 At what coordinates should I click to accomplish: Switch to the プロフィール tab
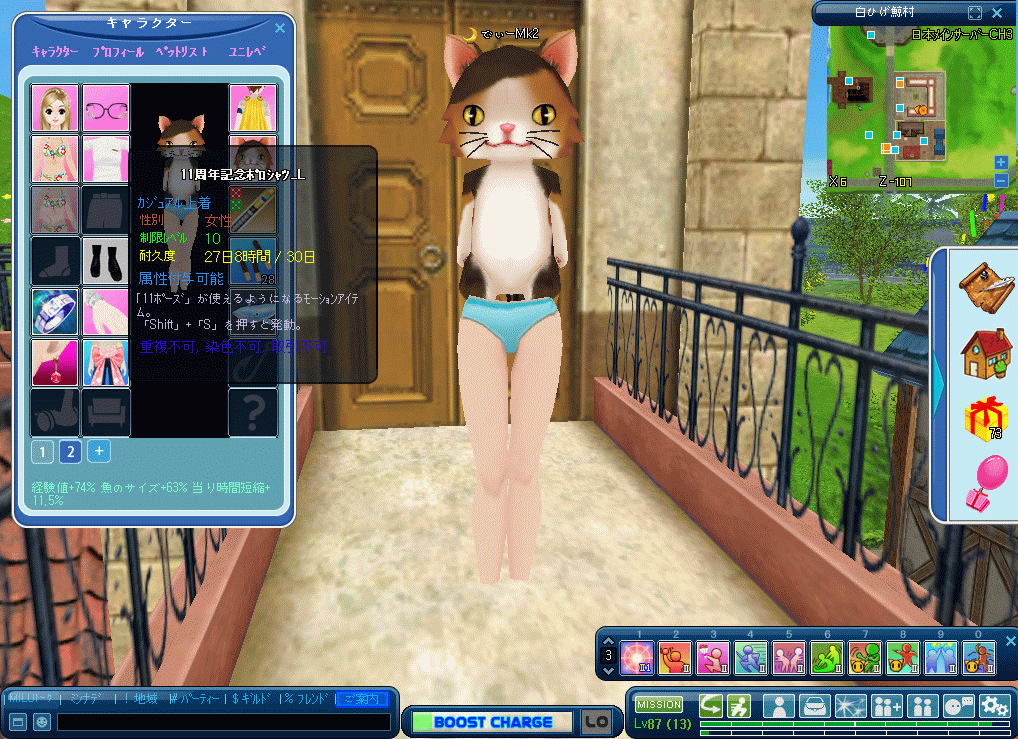117,51
